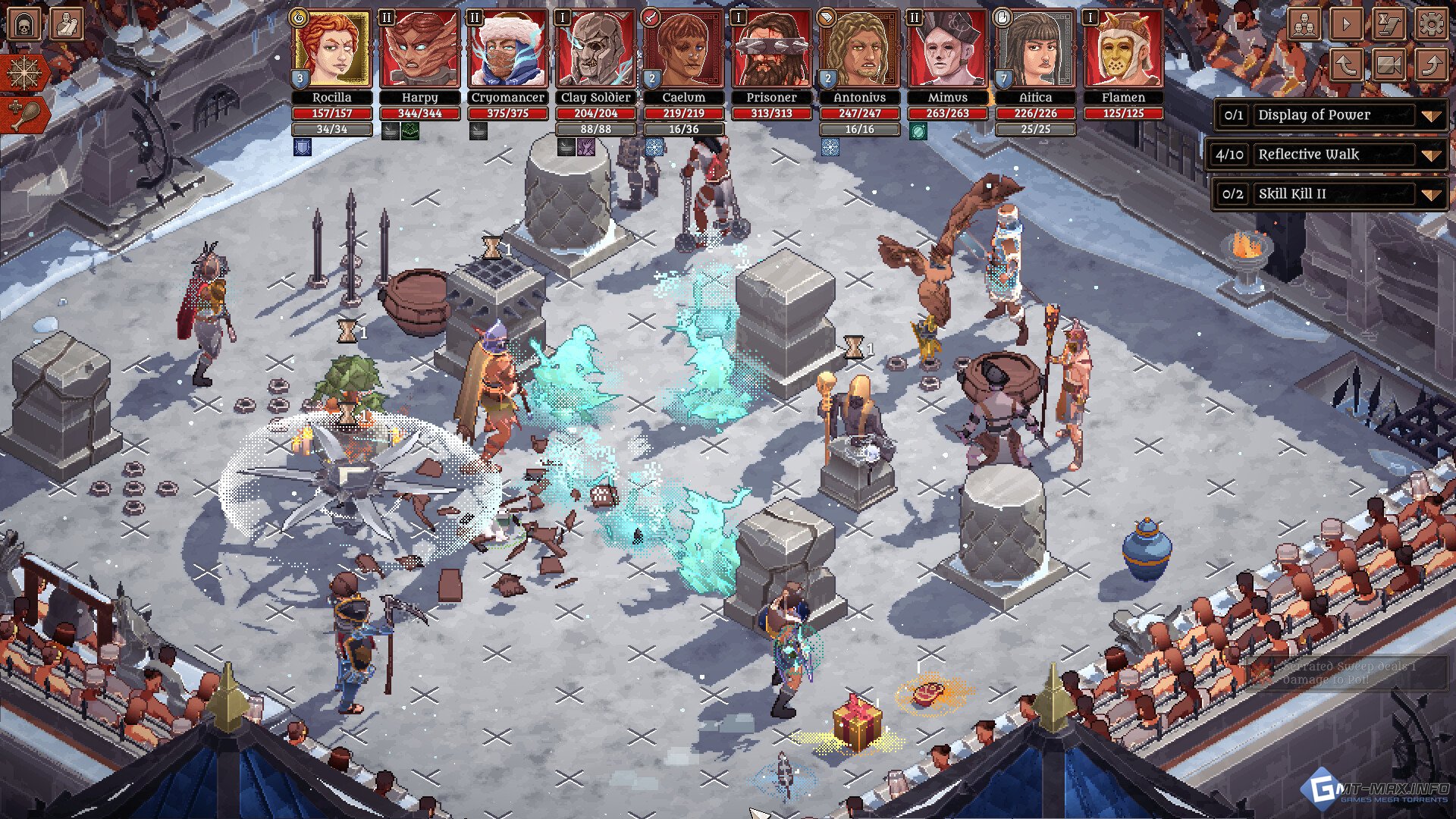Choose the Clay Soldier portrait
The height and width of the screenshot is (819, 1456).
[x=595, y=49]
